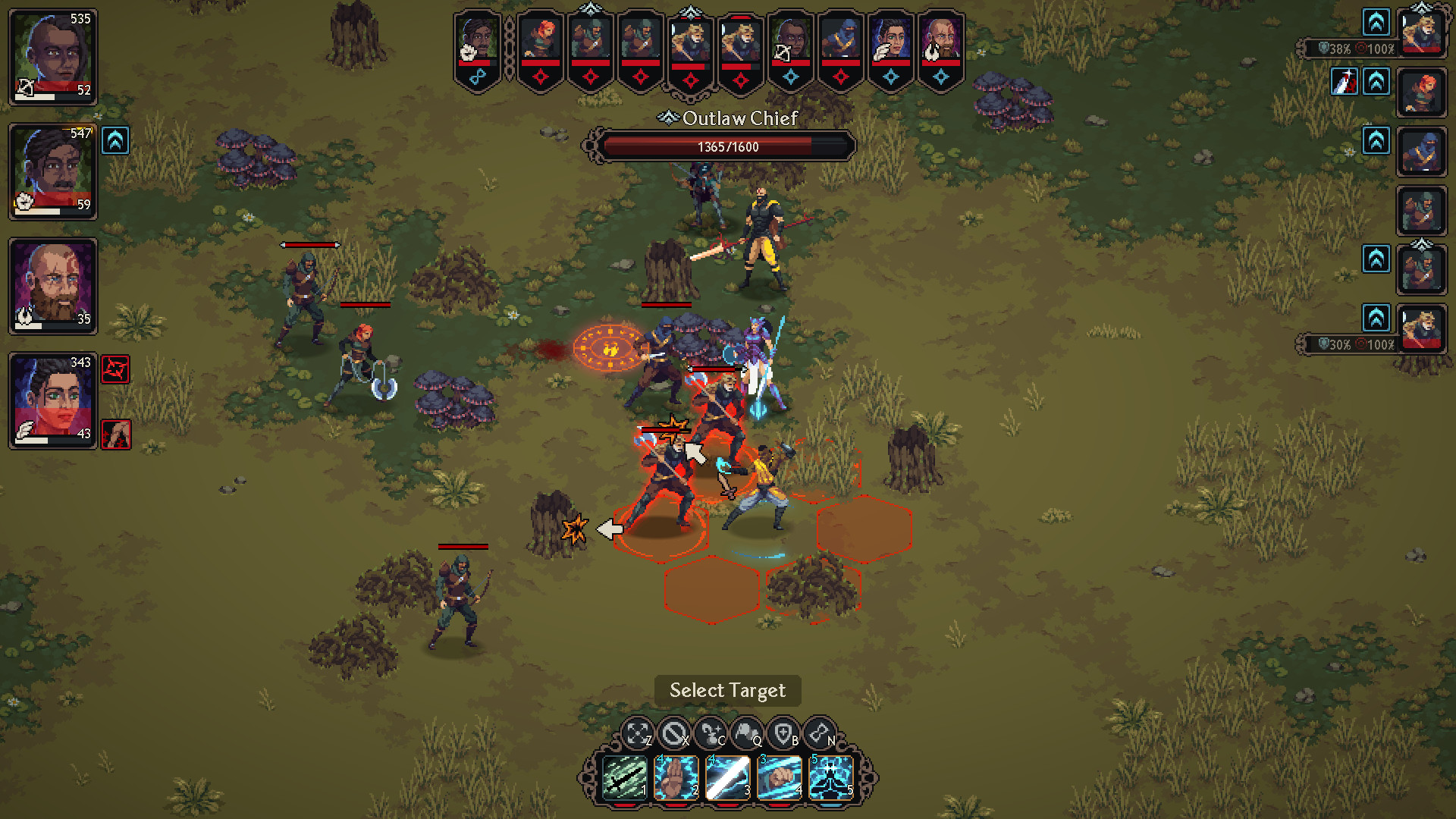Screen dimensions: 1456x819
Task: Select the sword basic attack in slot 1
Action: (x=622, y=775)
